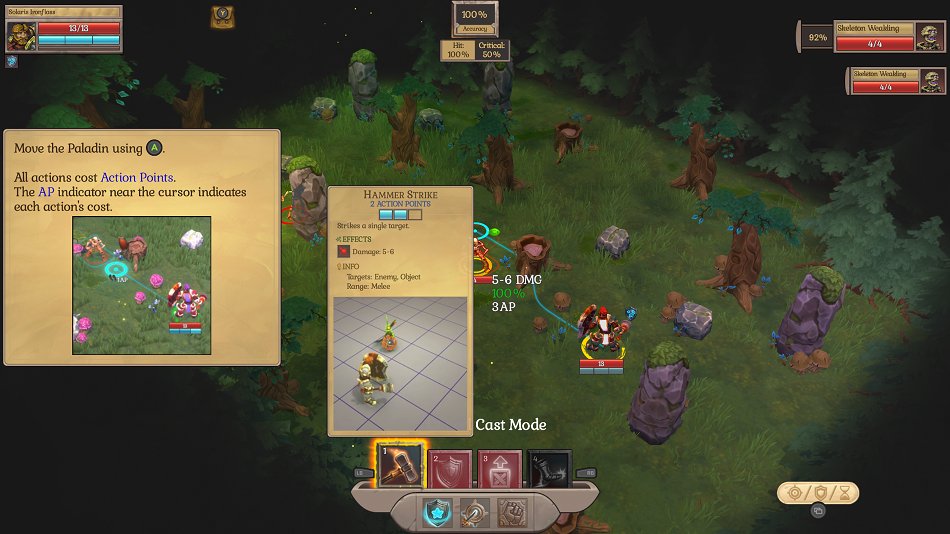Switch to the sword target category
Viewport: 950px width, 534px height.
(475, 513)
